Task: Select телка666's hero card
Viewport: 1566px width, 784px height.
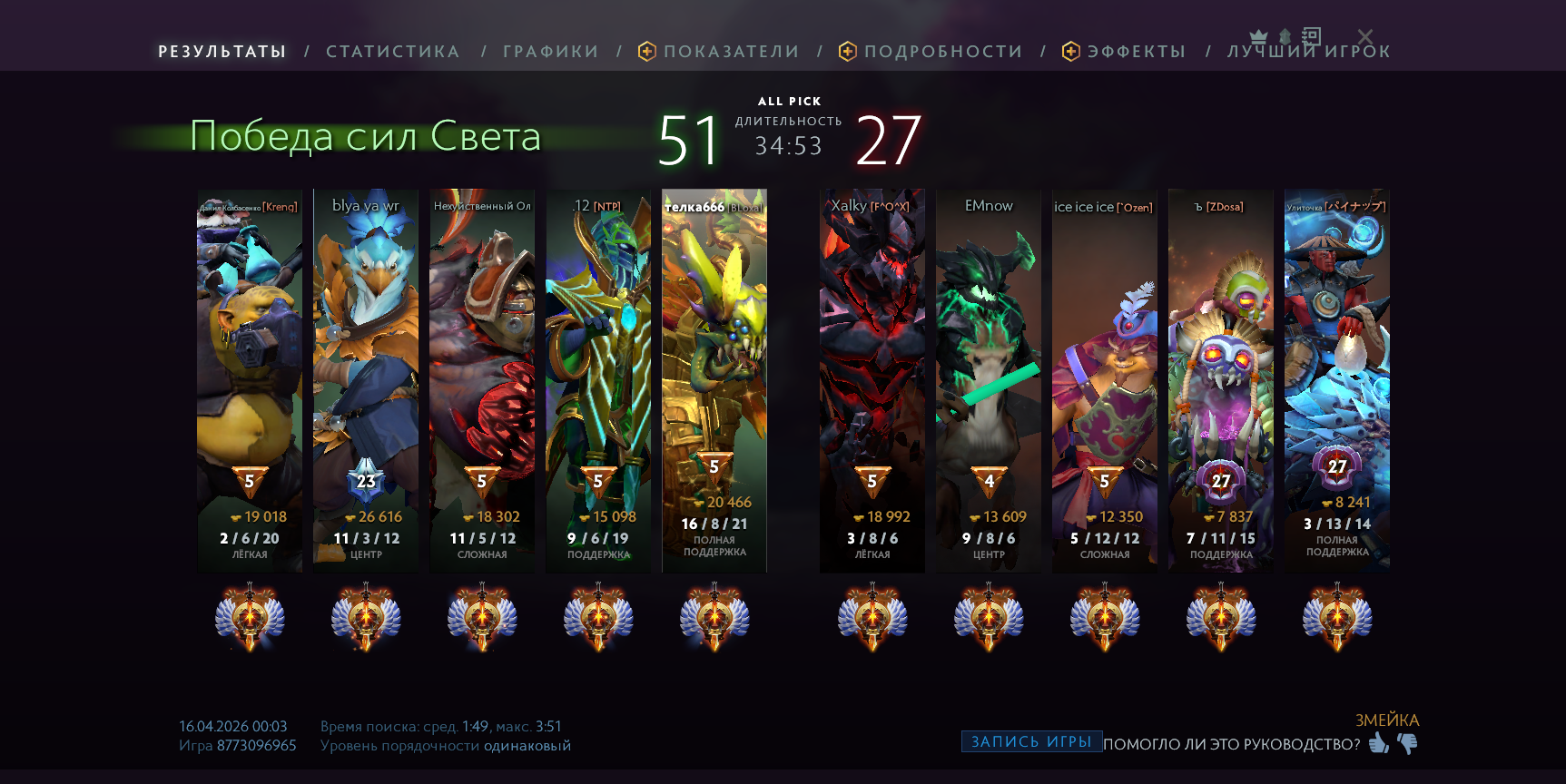Action: (714, 379)
